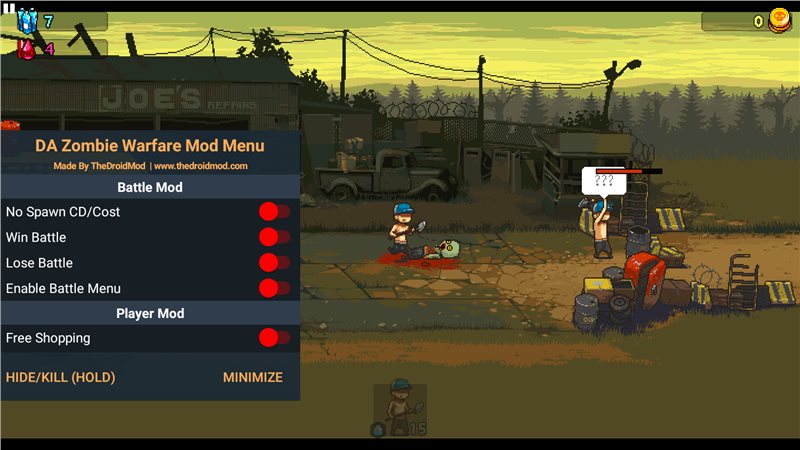The width and height of the screenshot is (800, 450).
Task: Deploy the shovel unit card
Action: tap(400, 408)
